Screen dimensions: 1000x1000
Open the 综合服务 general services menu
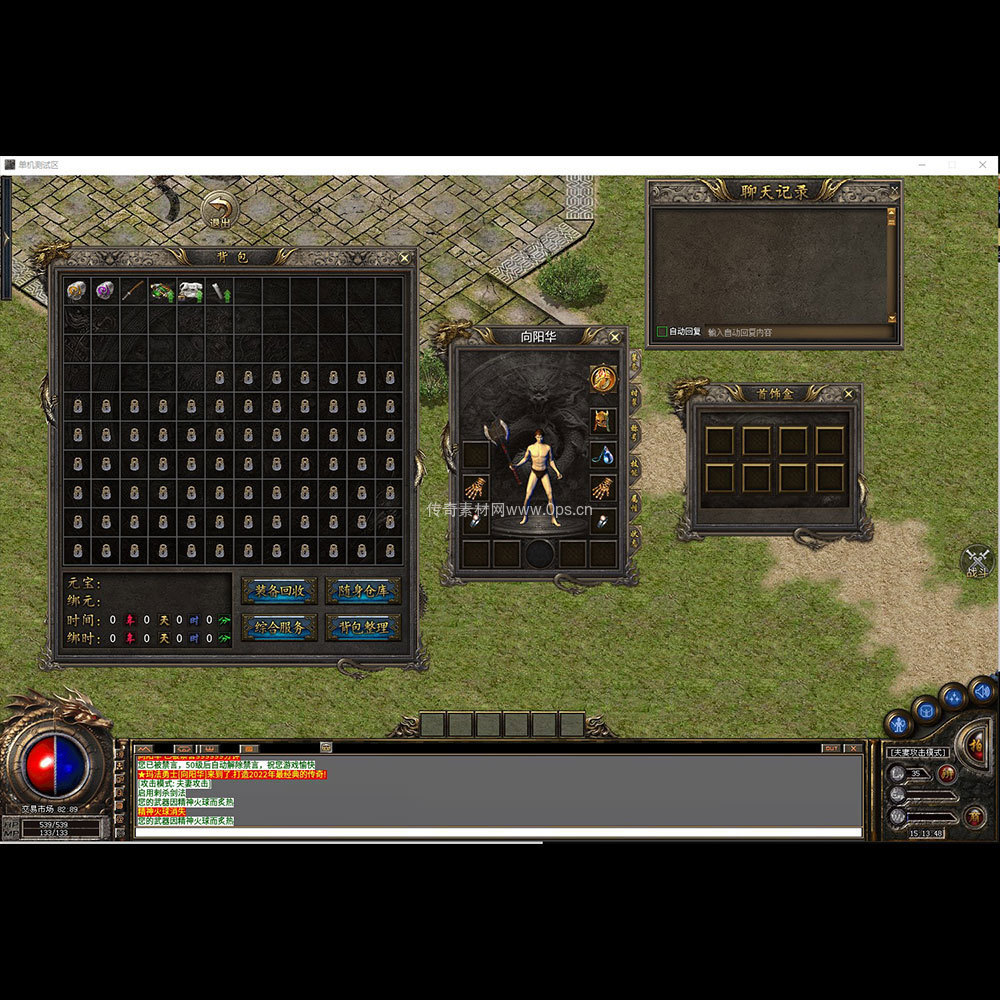coord(279,628)
